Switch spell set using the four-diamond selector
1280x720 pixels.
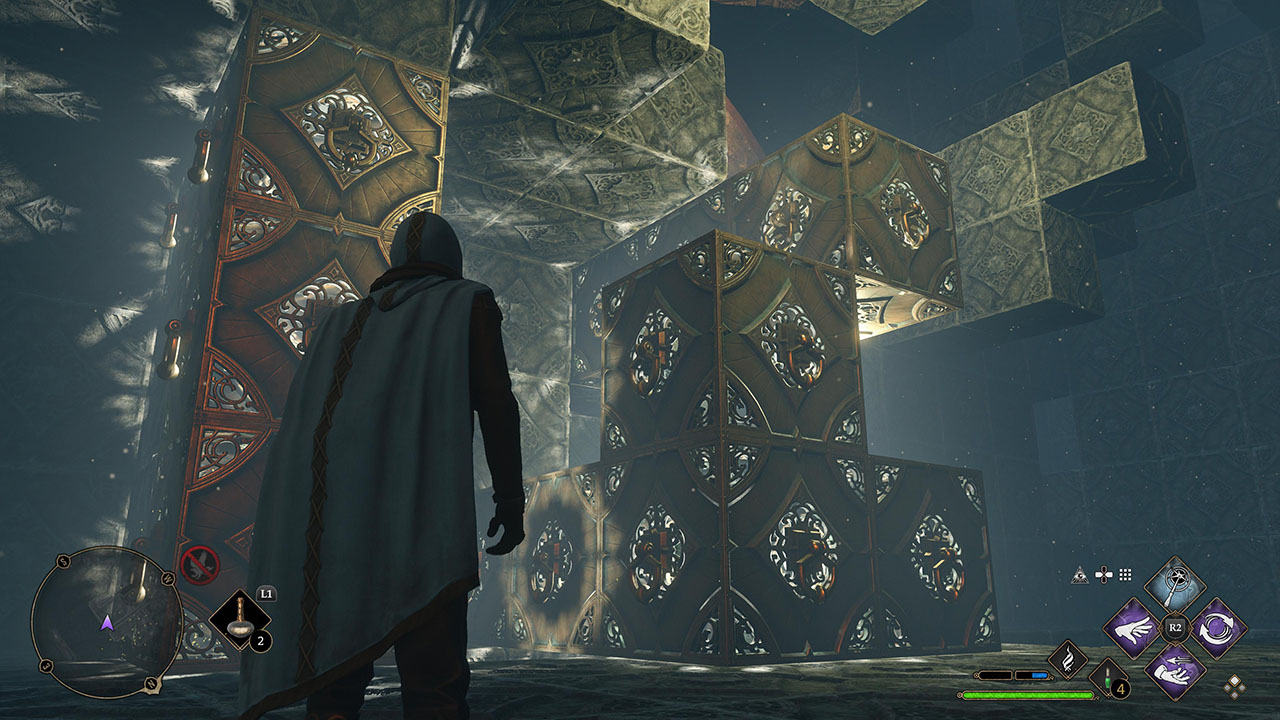point(1237,686)
